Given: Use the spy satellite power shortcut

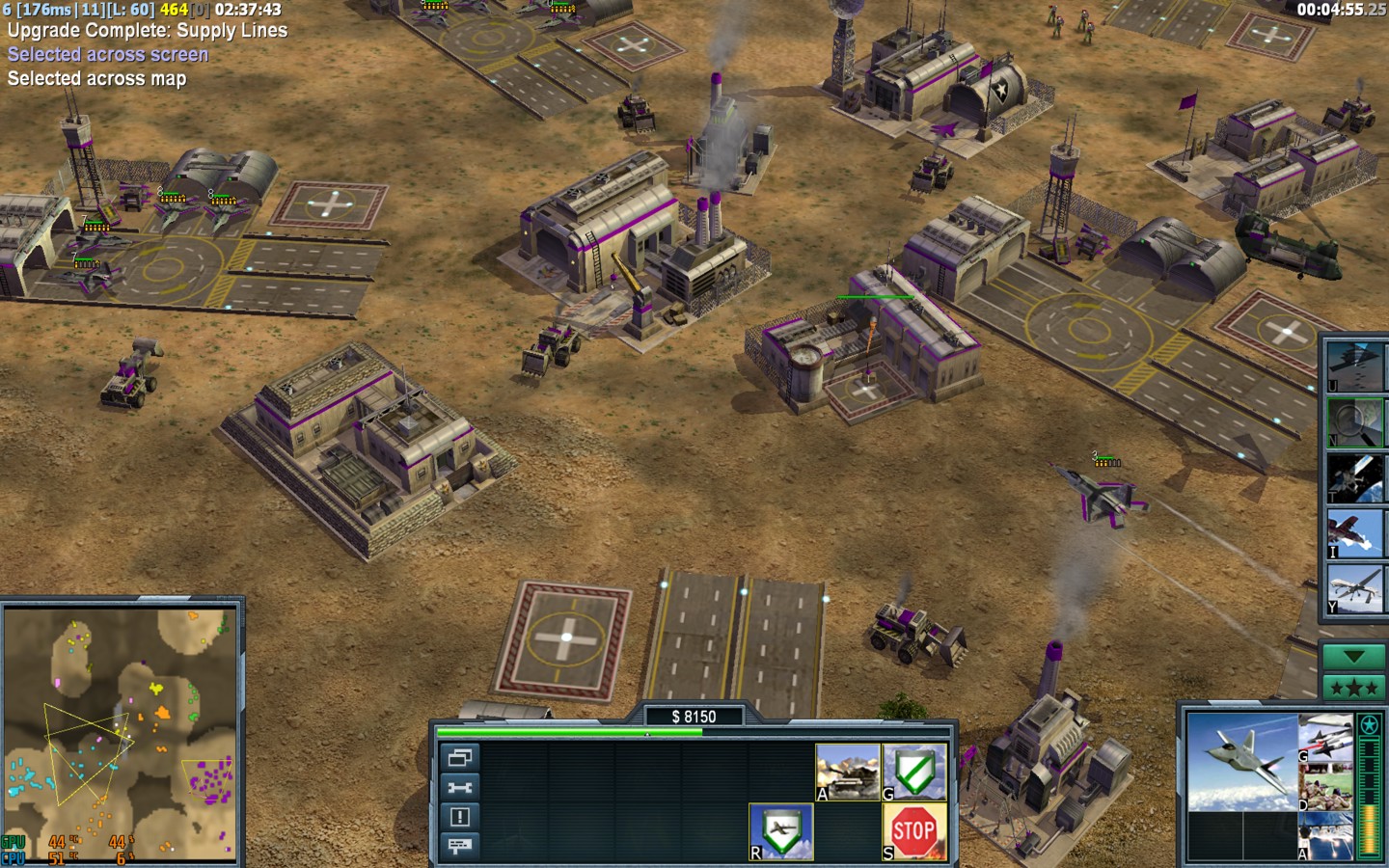Looking at the screenshot, I should 1354,478.
